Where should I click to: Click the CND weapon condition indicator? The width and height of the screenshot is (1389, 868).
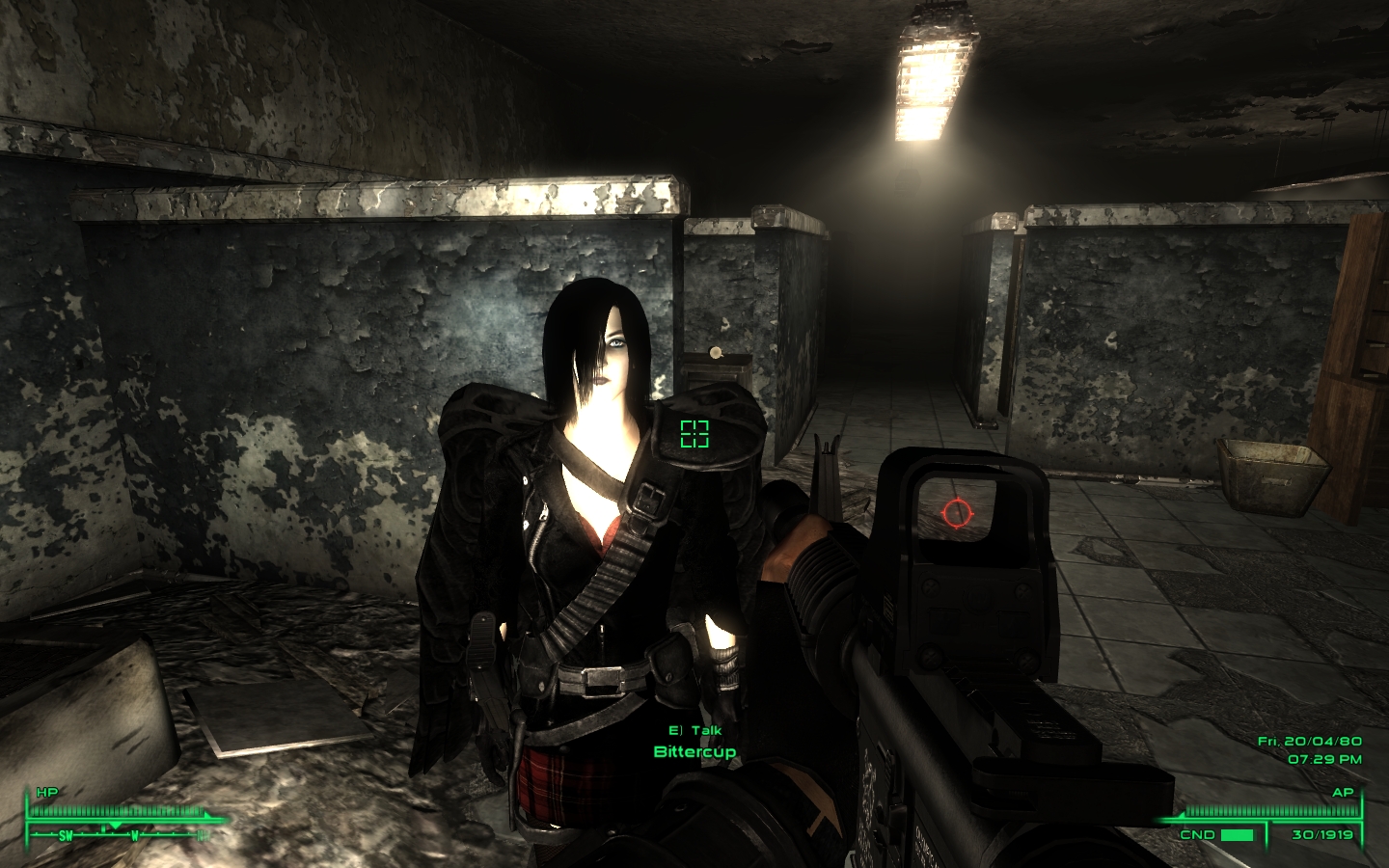(x=1196, y=834)
